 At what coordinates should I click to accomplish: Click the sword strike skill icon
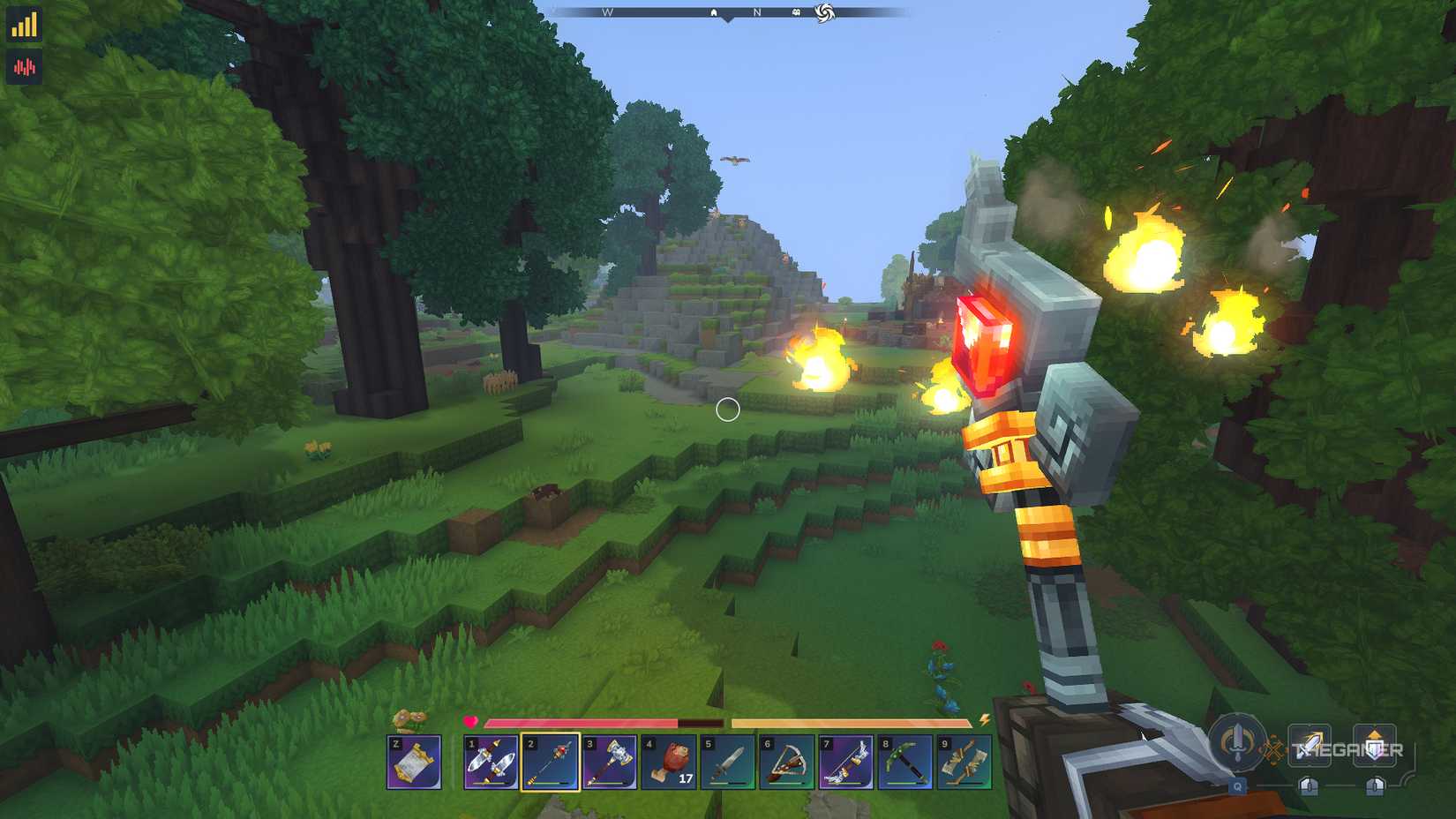pos(1308,745)
